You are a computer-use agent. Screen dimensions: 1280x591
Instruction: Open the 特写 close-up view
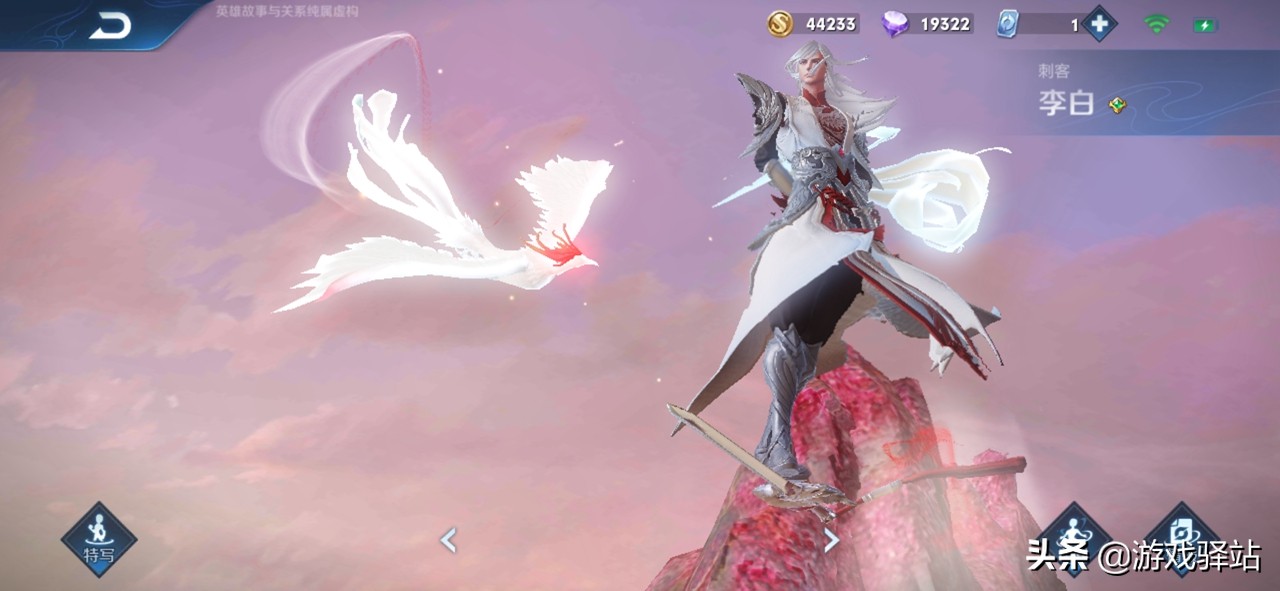[x=98, y=539]
